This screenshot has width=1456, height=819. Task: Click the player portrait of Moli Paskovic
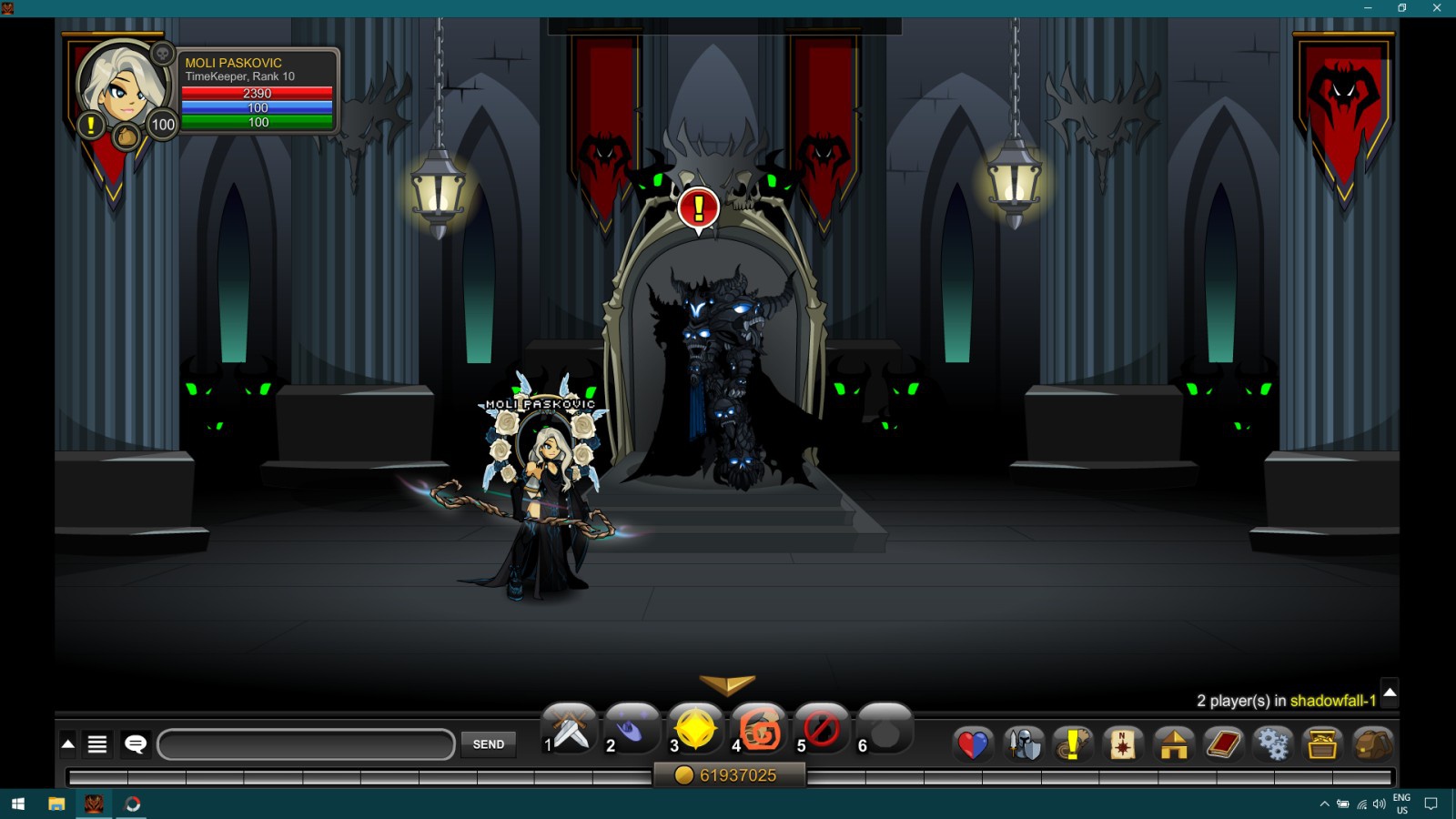click(123, 86)
